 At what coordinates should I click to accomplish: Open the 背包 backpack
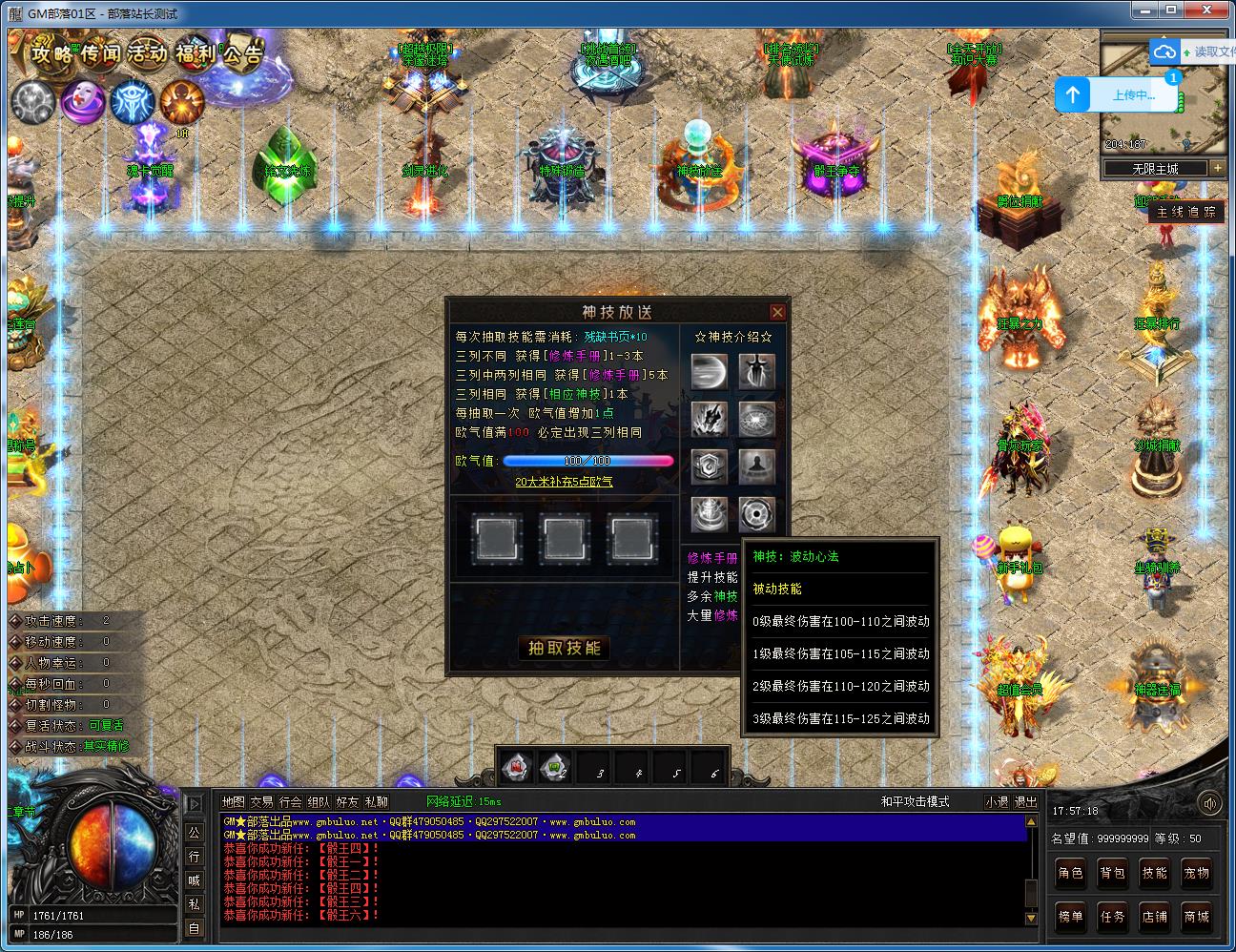(1113, 872)
